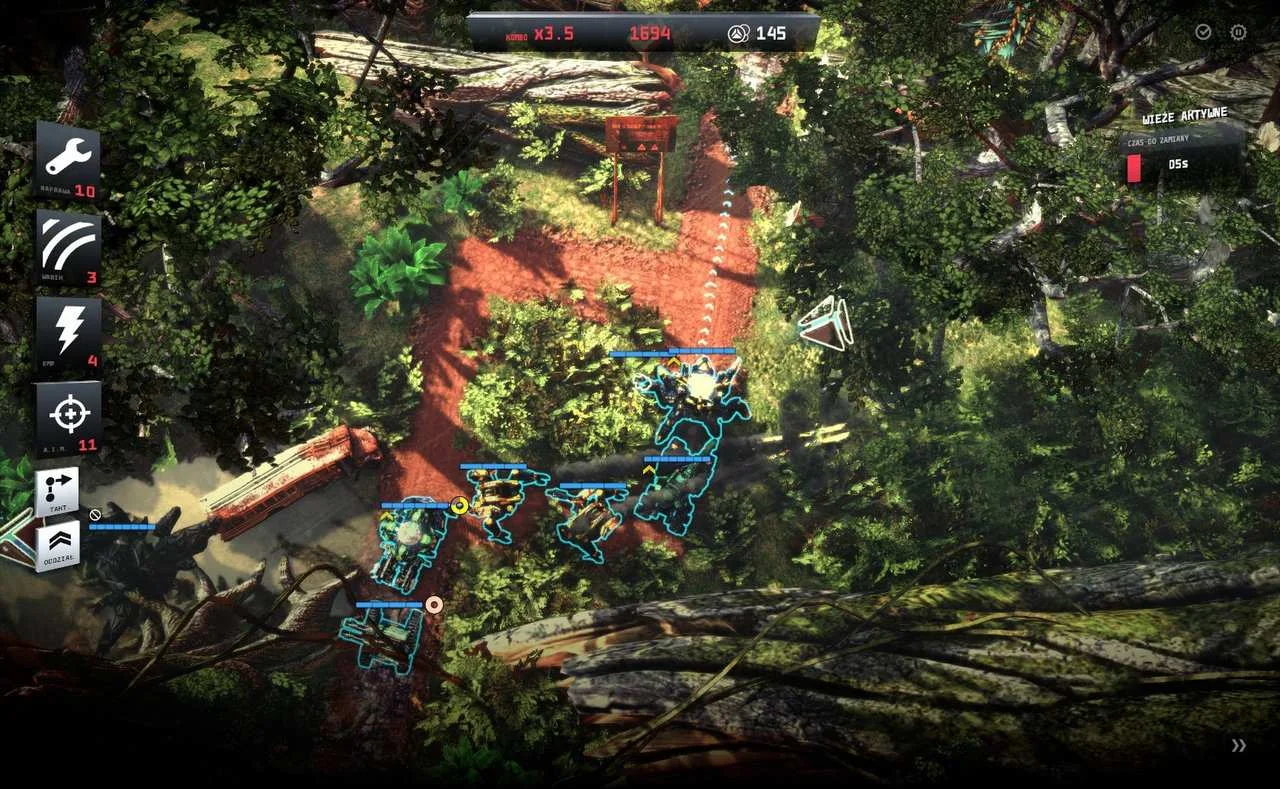This screenshot has height=789, width=1280.
Task: Click the checkmark objectives icon
Action: [1203, 32]
